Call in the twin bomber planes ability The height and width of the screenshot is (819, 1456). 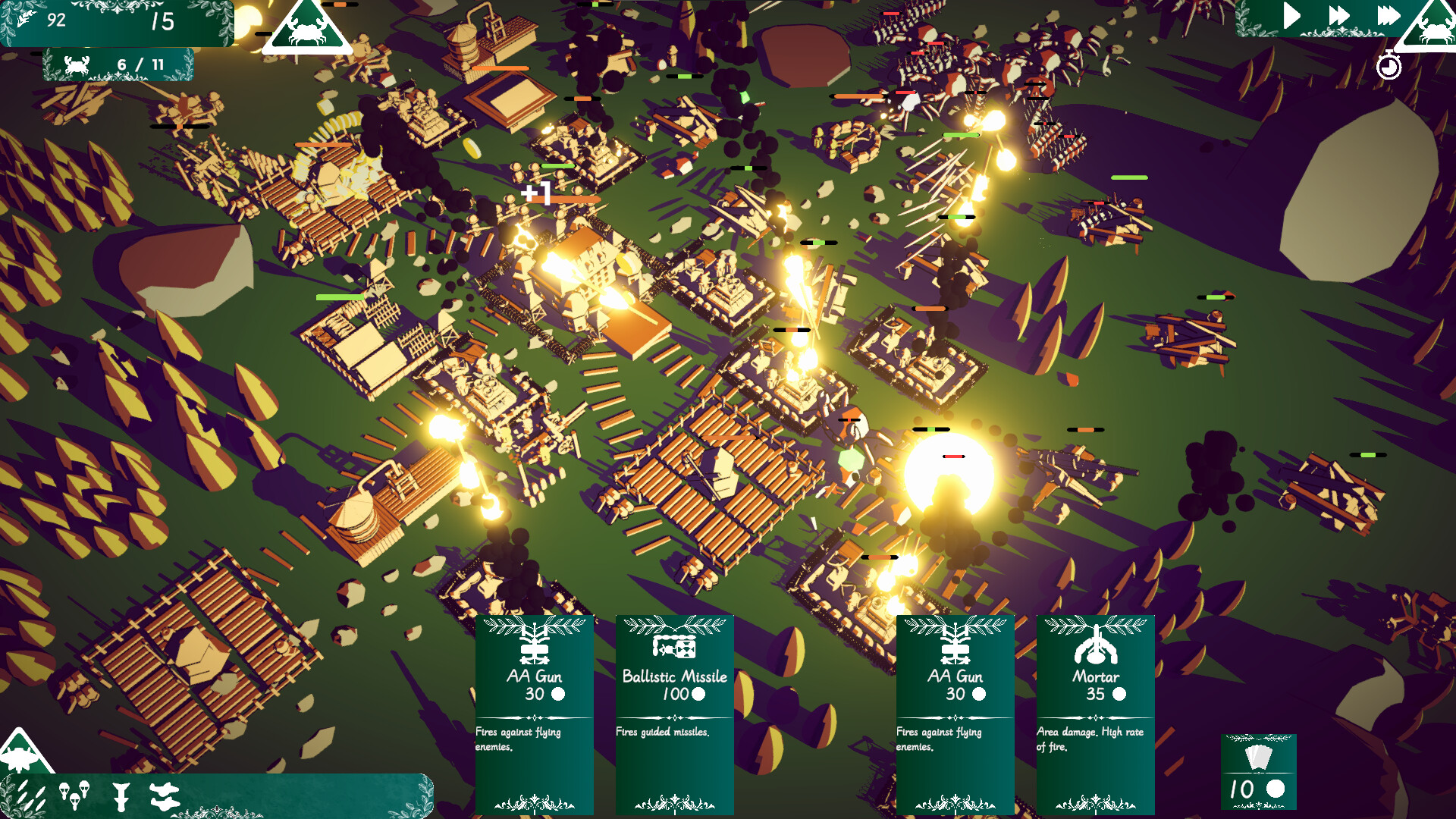click(x=164, y=795)
